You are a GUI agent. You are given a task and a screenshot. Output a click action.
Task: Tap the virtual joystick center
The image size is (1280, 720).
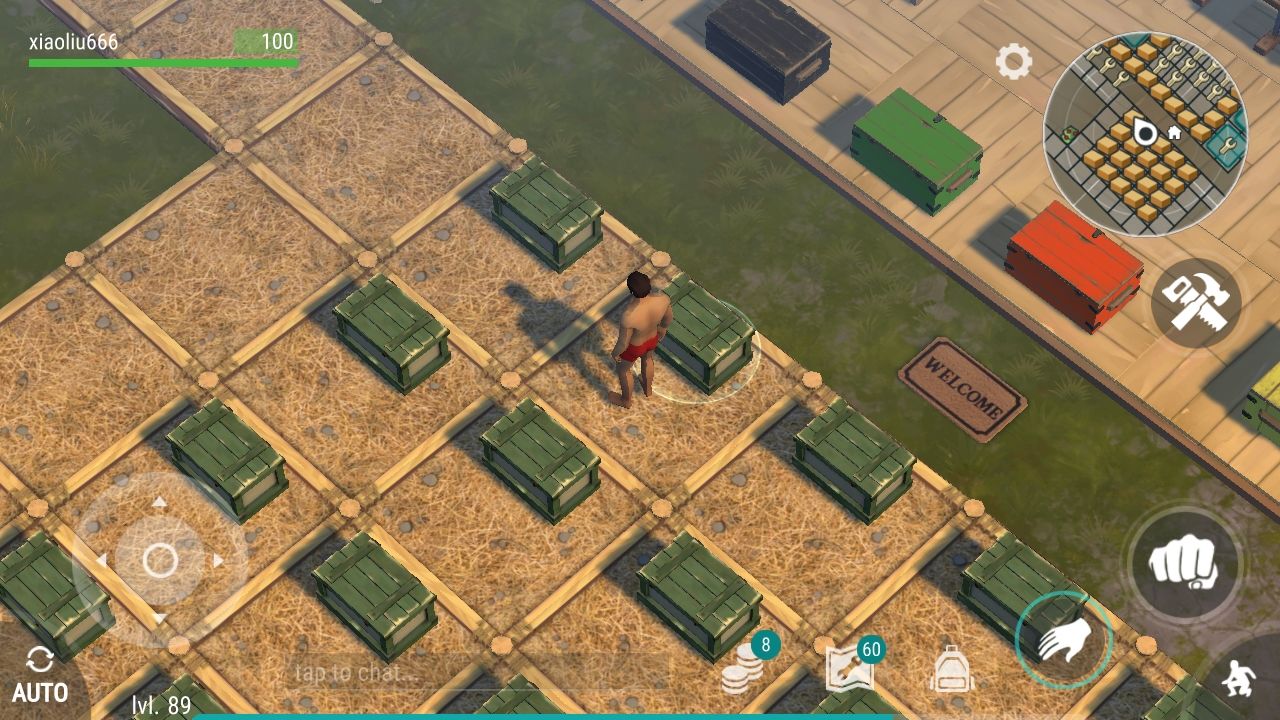[x=160, y=561]
